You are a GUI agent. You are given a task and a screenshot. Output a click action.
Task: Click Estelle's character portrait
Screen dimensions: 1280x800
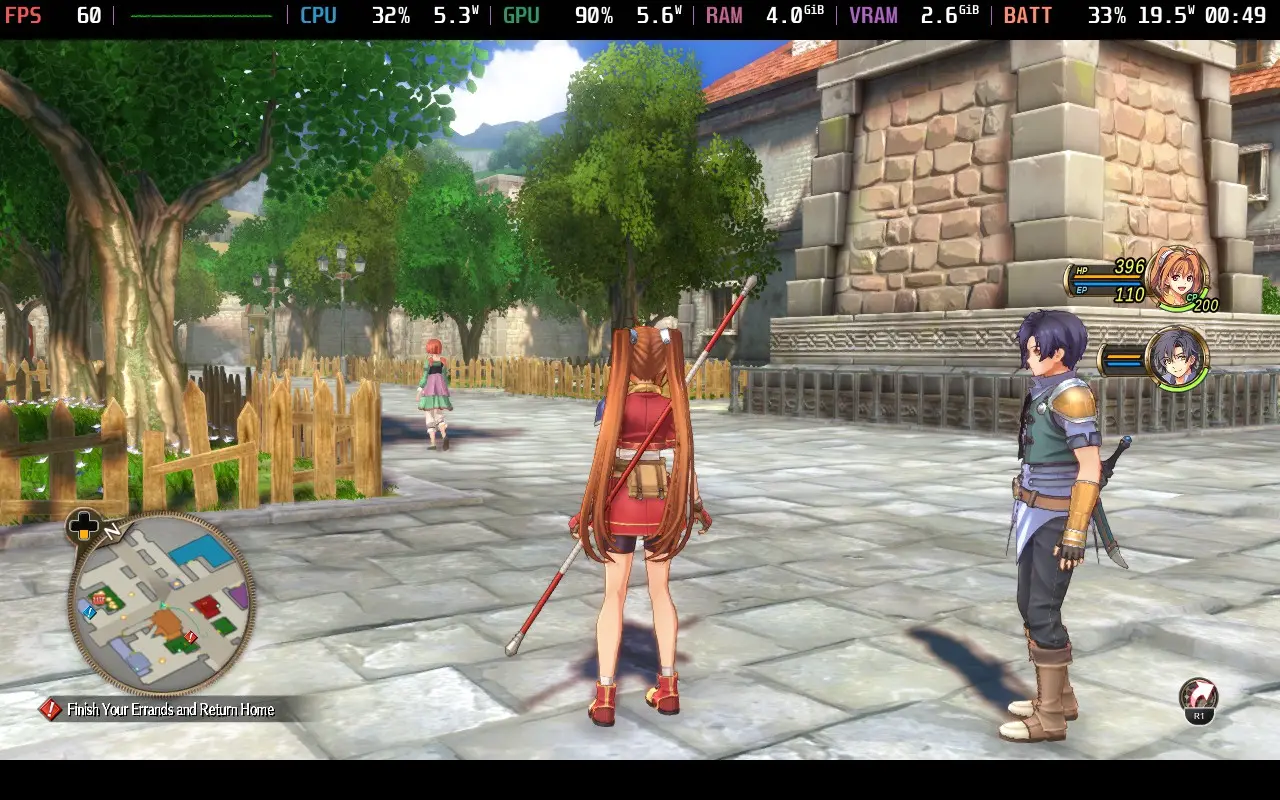point(1180,277)
